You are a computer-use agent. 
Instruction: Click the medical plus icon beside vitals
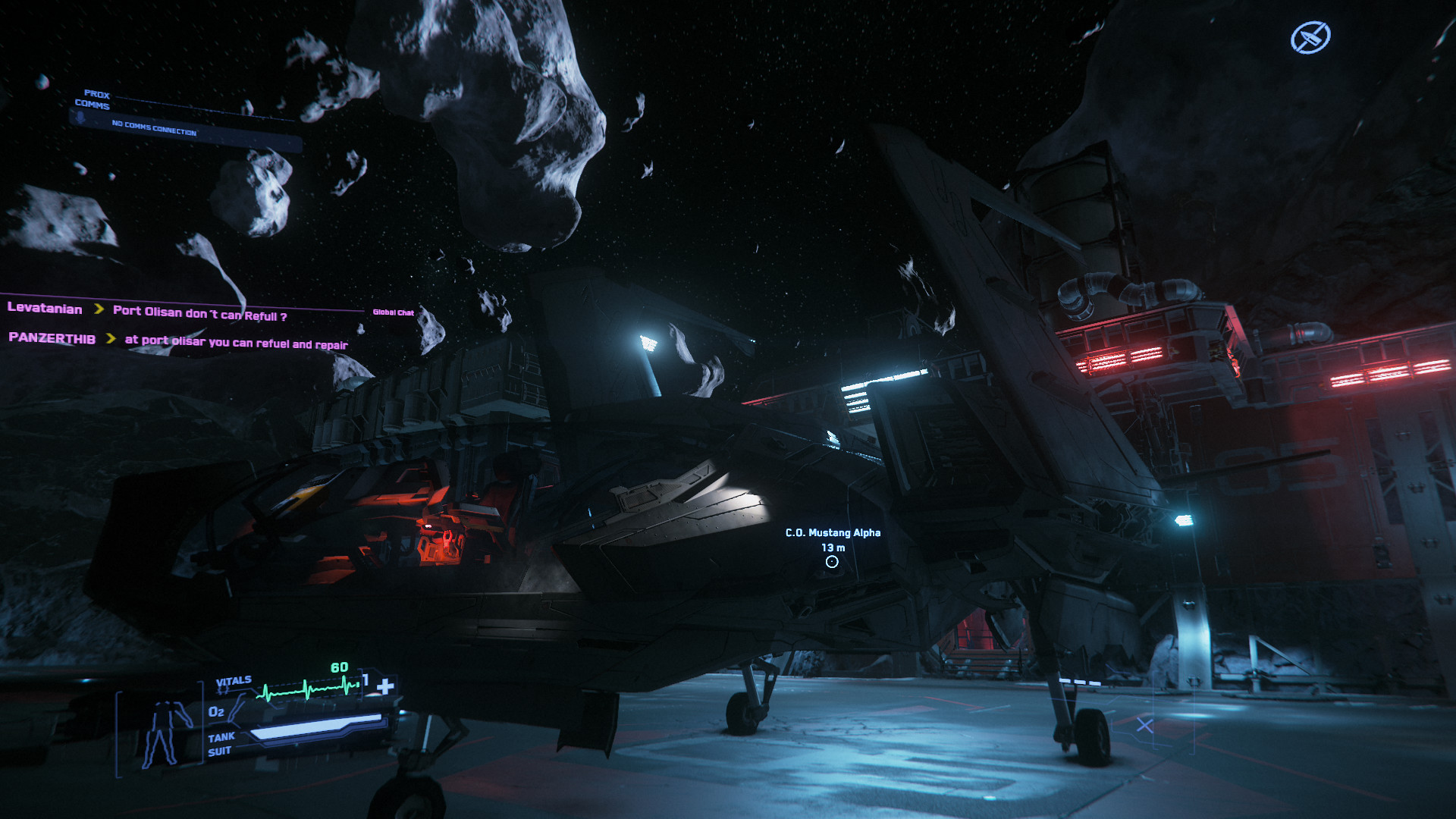point(385,686)
